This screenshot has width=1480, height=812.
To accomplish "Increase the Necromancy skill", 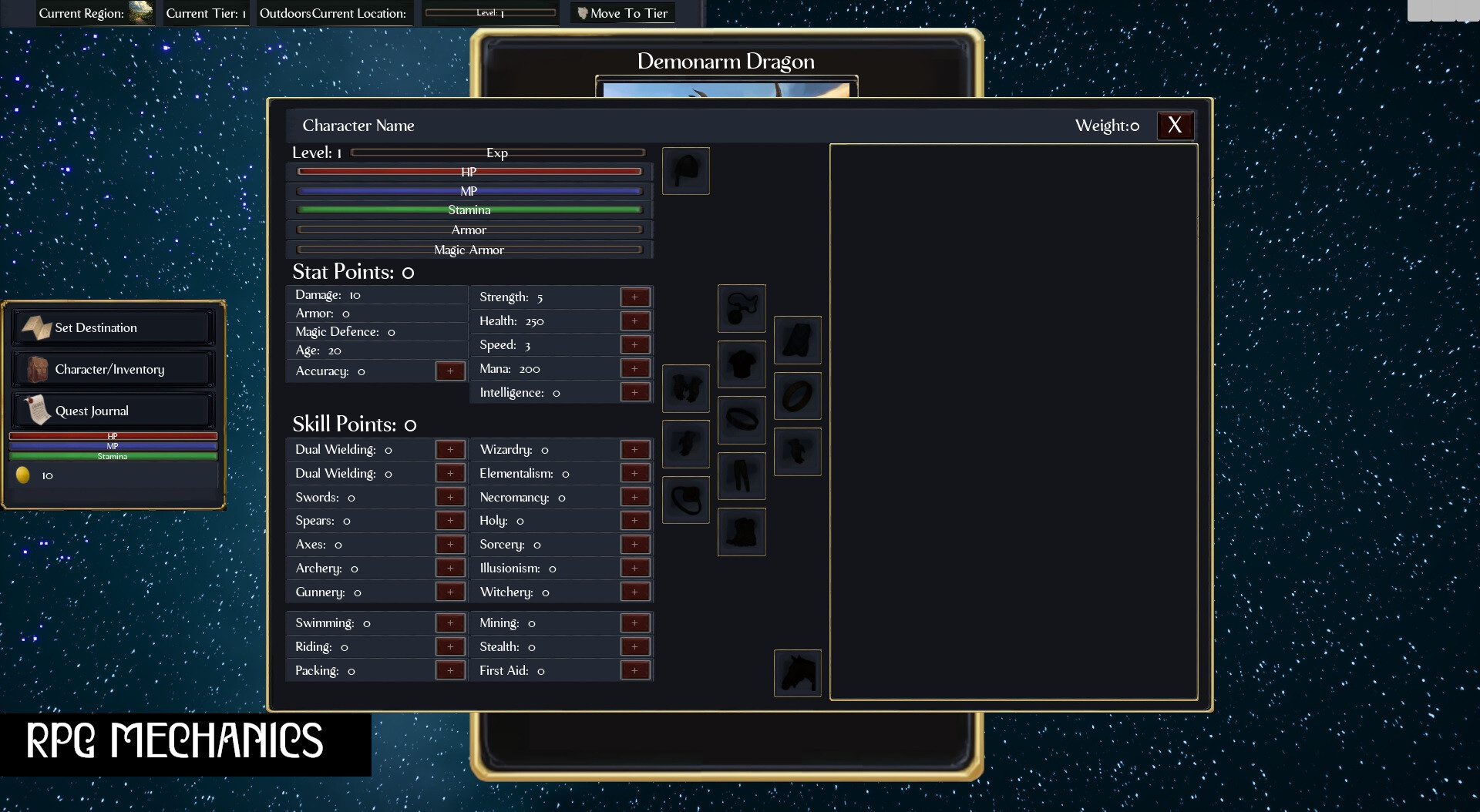I will point(635,497).
